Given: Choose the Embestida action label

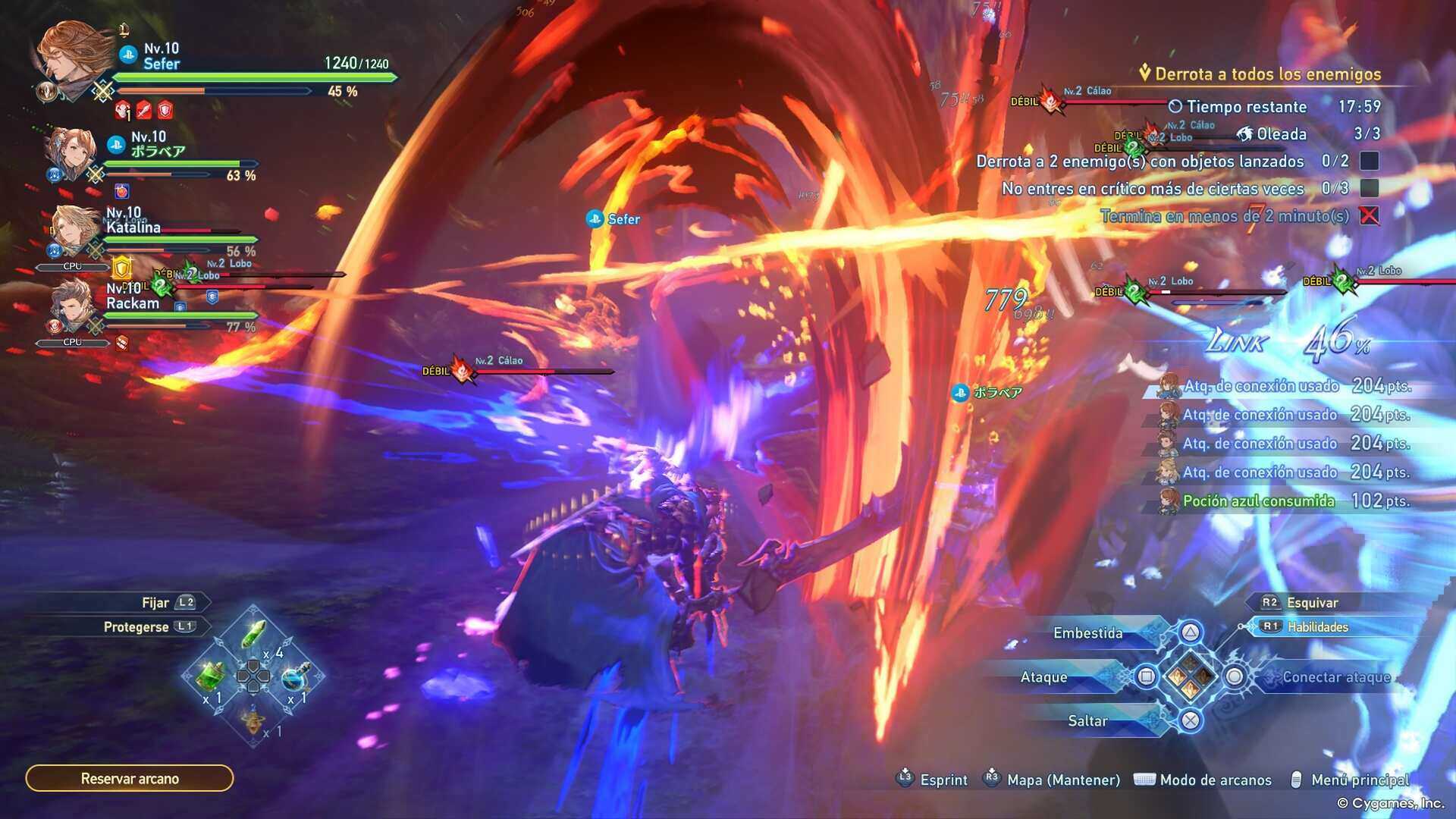Looking at the screenshot, I should 1087,633.
